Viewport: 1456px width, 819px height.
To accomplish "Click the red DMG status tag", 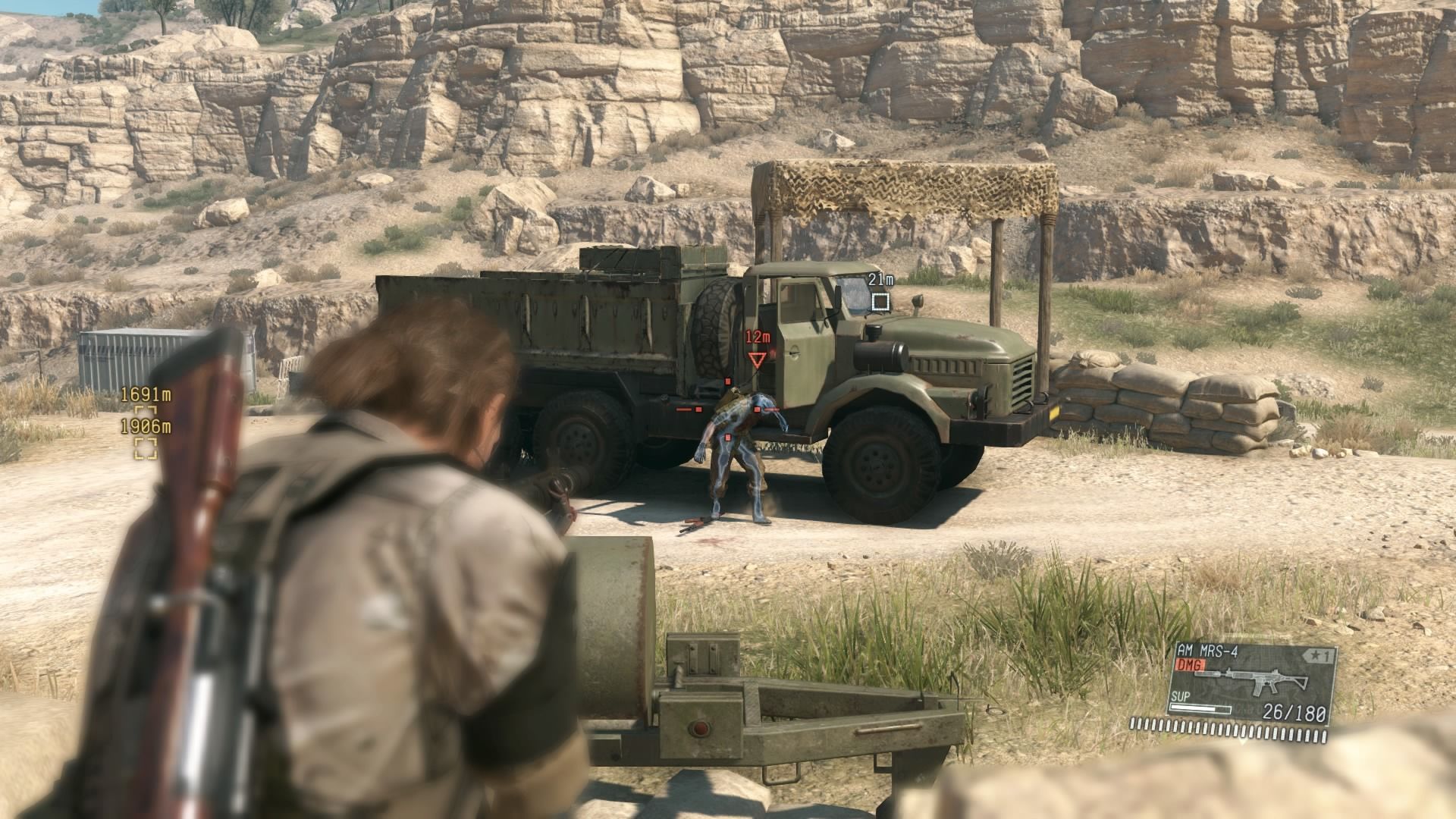I will [1190, 664].
